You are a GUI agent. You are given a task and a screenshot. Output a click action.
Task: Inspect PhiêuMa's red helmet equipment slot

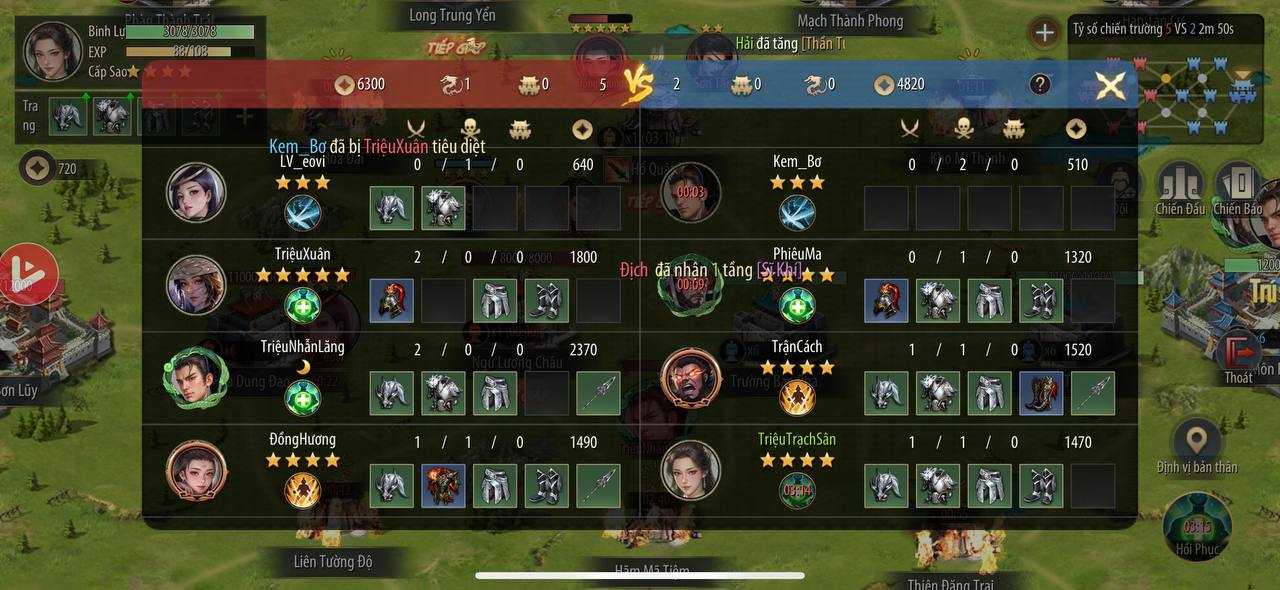pos(886,301)
